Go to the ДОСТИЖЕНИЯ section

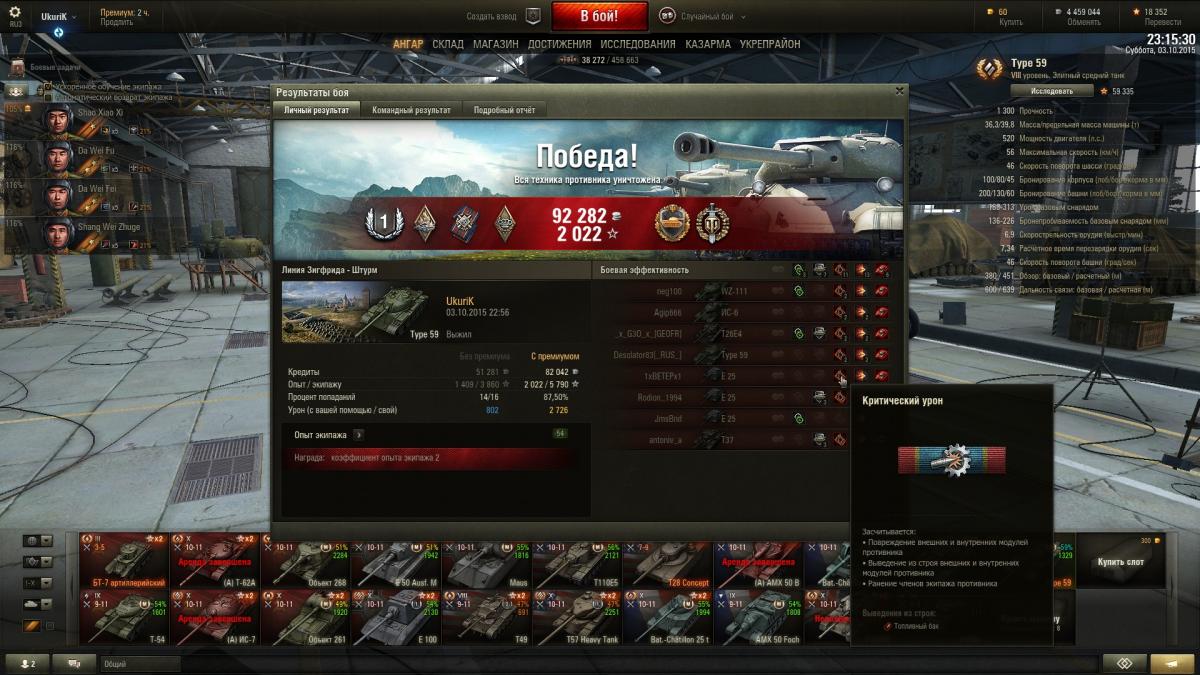tap(558, 44)
